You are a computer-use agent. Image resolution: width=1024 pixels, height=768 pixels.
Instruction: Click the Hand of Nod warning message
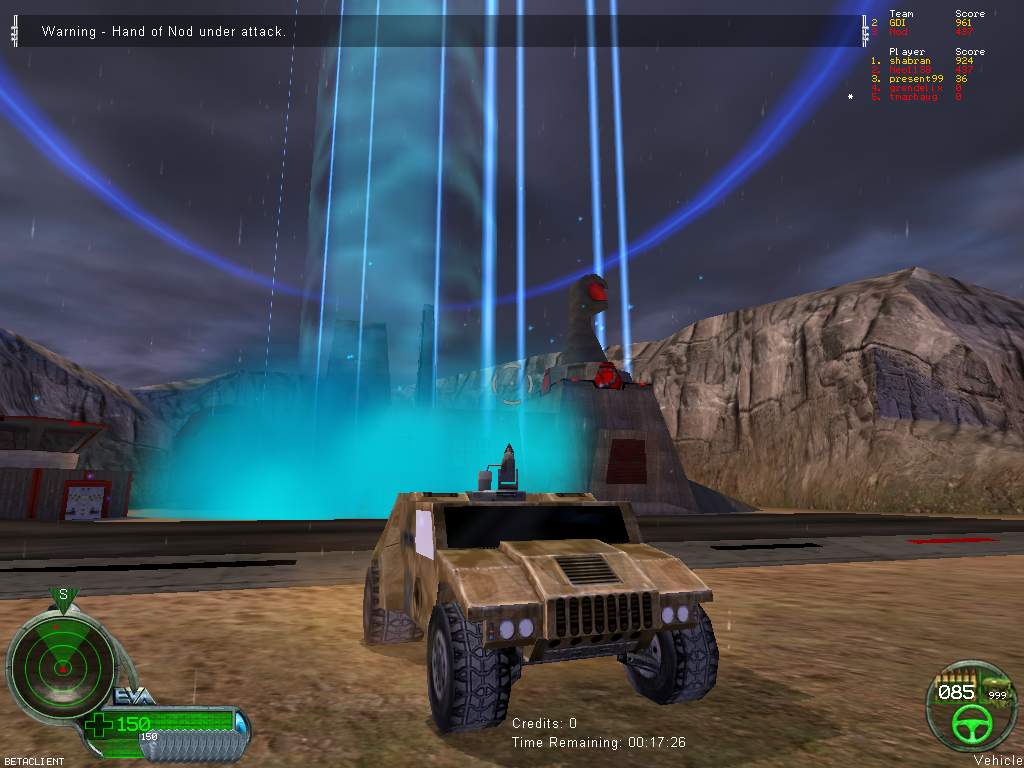coord(164,32)
